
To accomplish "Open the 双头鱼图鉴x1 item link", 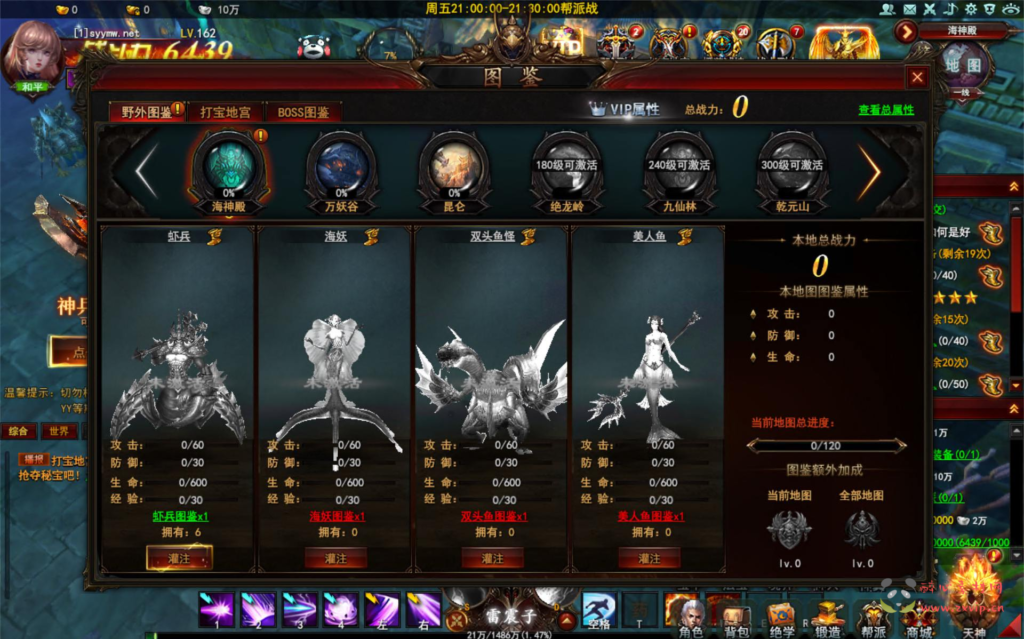I will [493, 517].
